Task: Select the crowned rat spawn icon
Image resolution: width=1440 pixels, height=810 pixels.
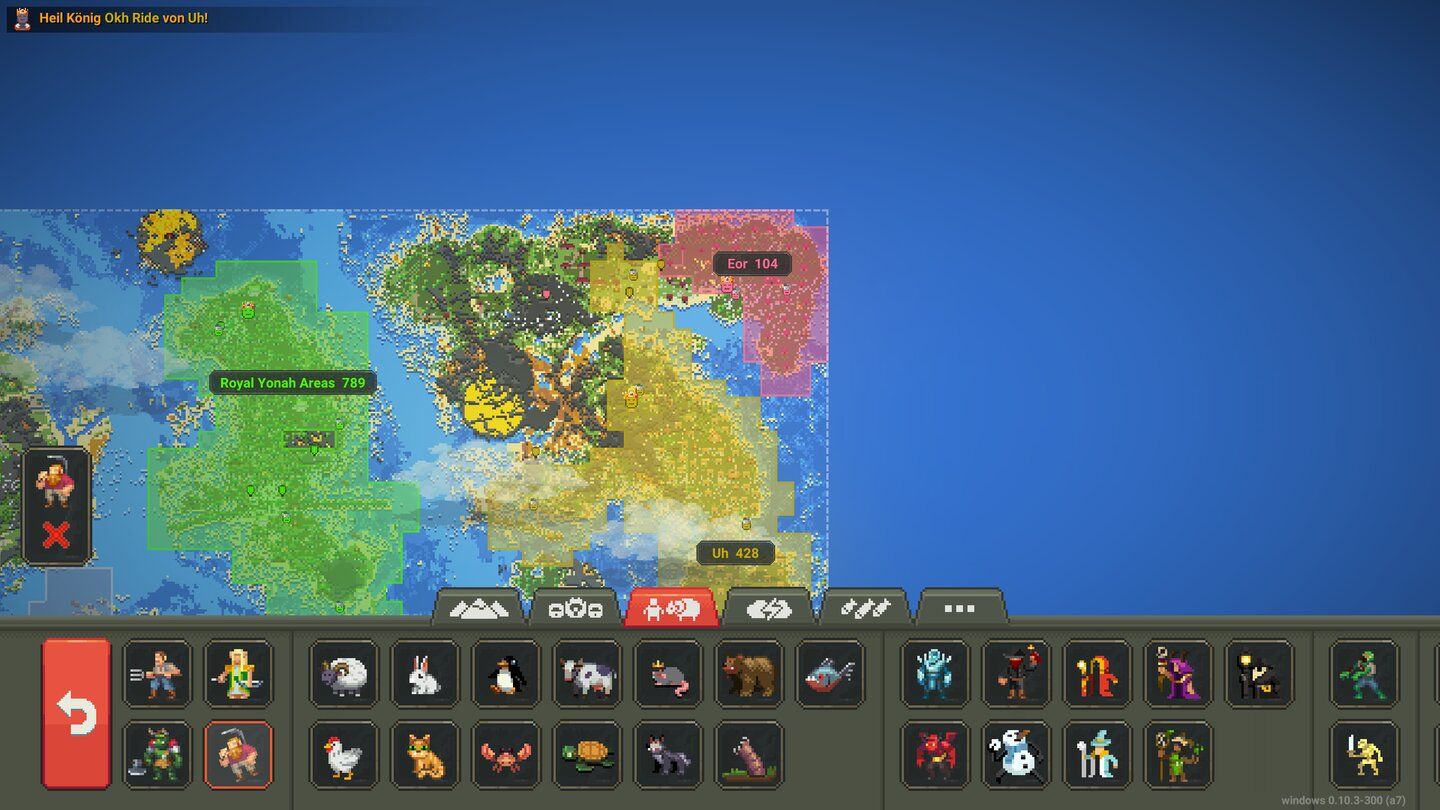Action: click(668, 675)
